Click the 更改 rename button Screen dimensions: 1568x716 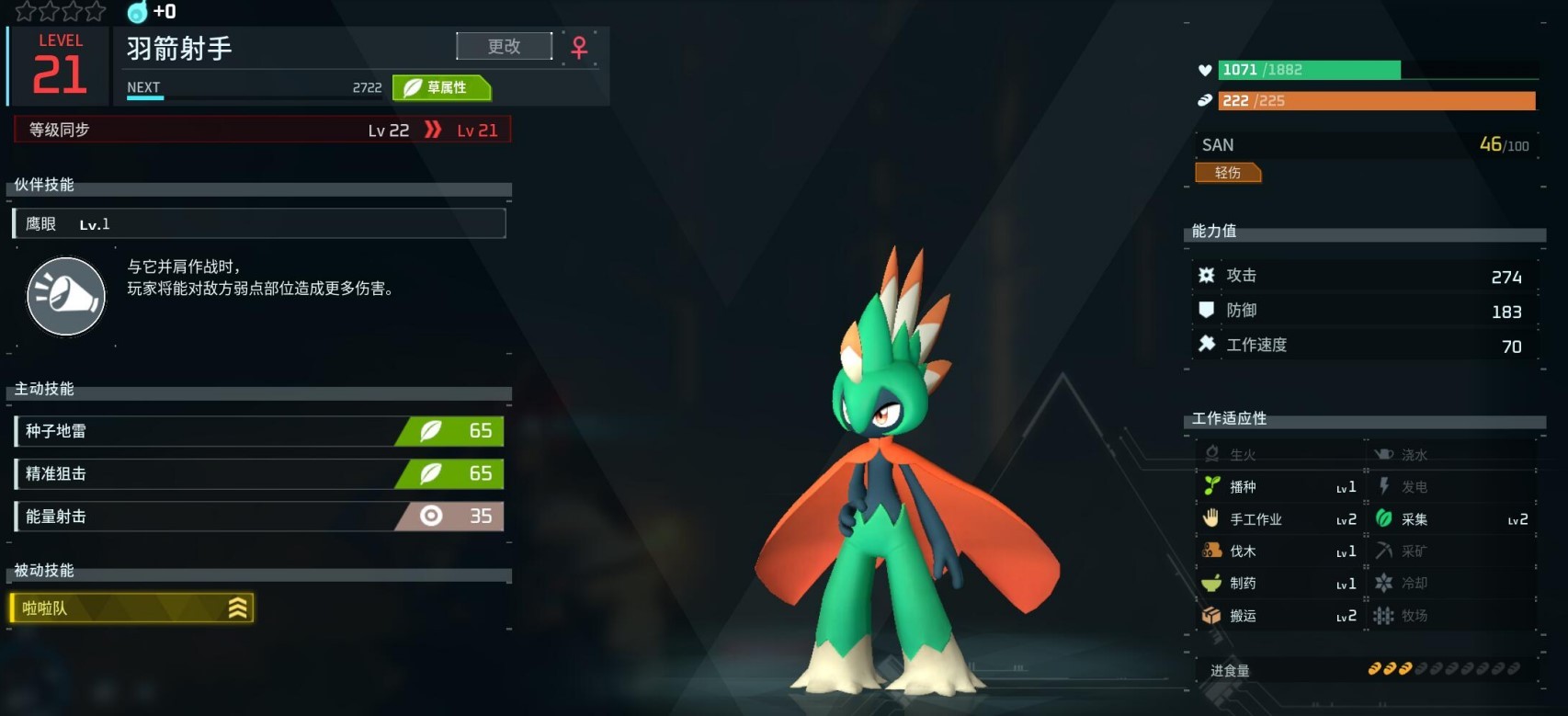[504, 46]
